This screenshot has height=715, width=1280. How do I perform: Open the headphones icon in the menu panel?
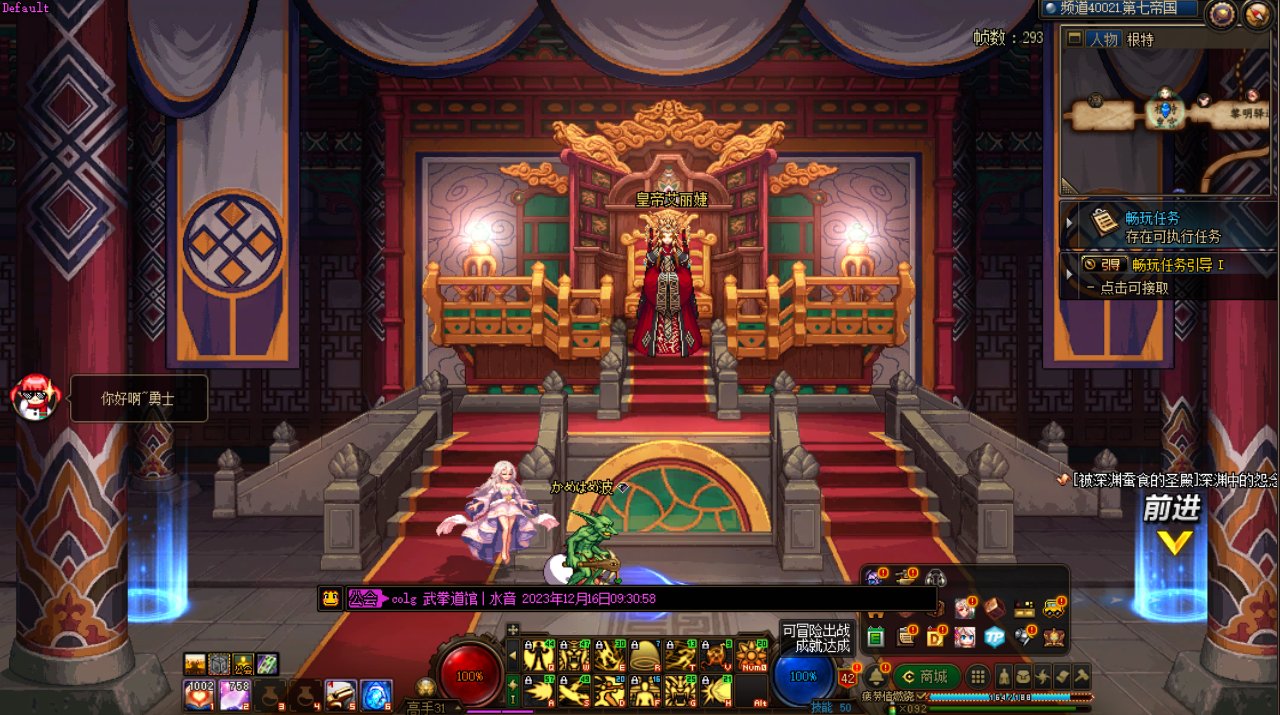[937, 578]
